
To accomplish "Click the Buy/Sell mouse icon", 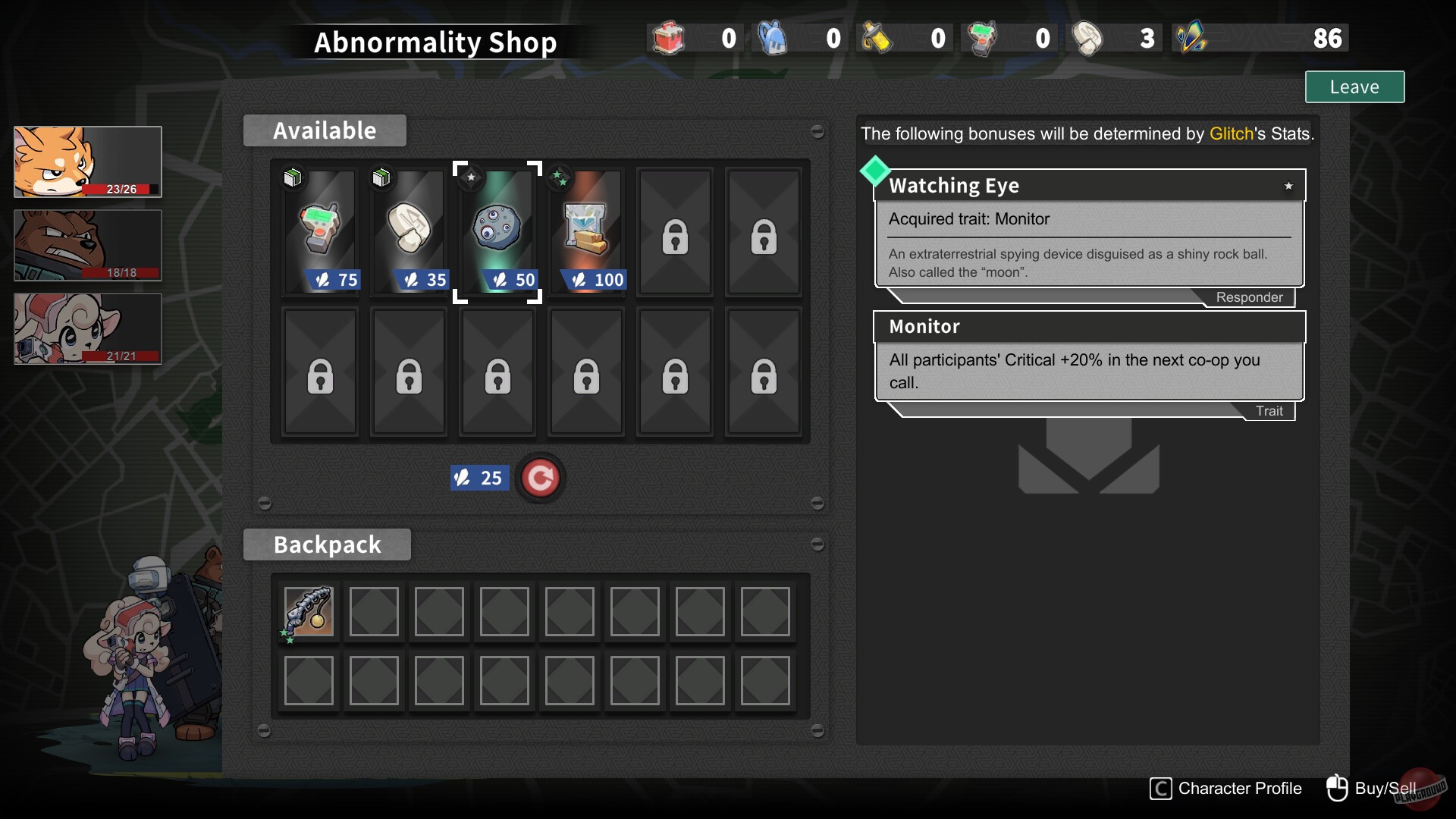I will (x=1337, y=787).
